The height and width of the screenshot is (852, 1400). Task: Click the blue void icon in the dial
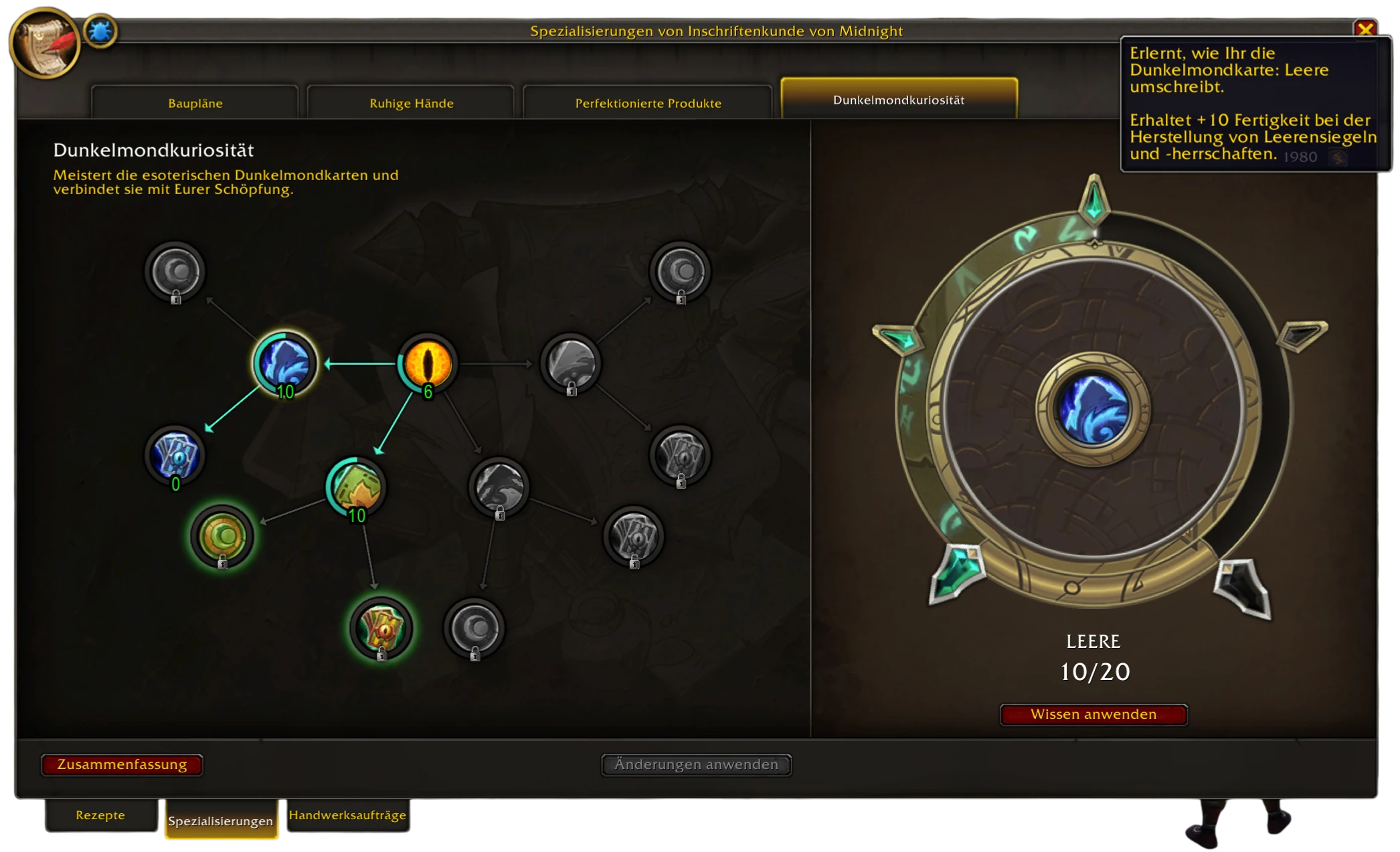pyautogui.click(x=1093, y=409)
